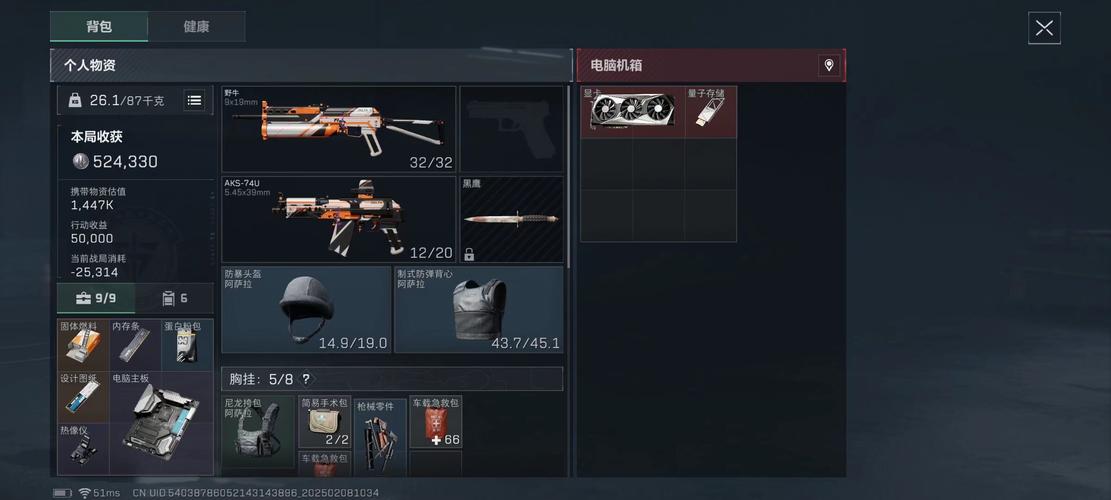Click the 尼龙挎包 chest rig slot
The image size is (1111, 500).
(257, 433)
